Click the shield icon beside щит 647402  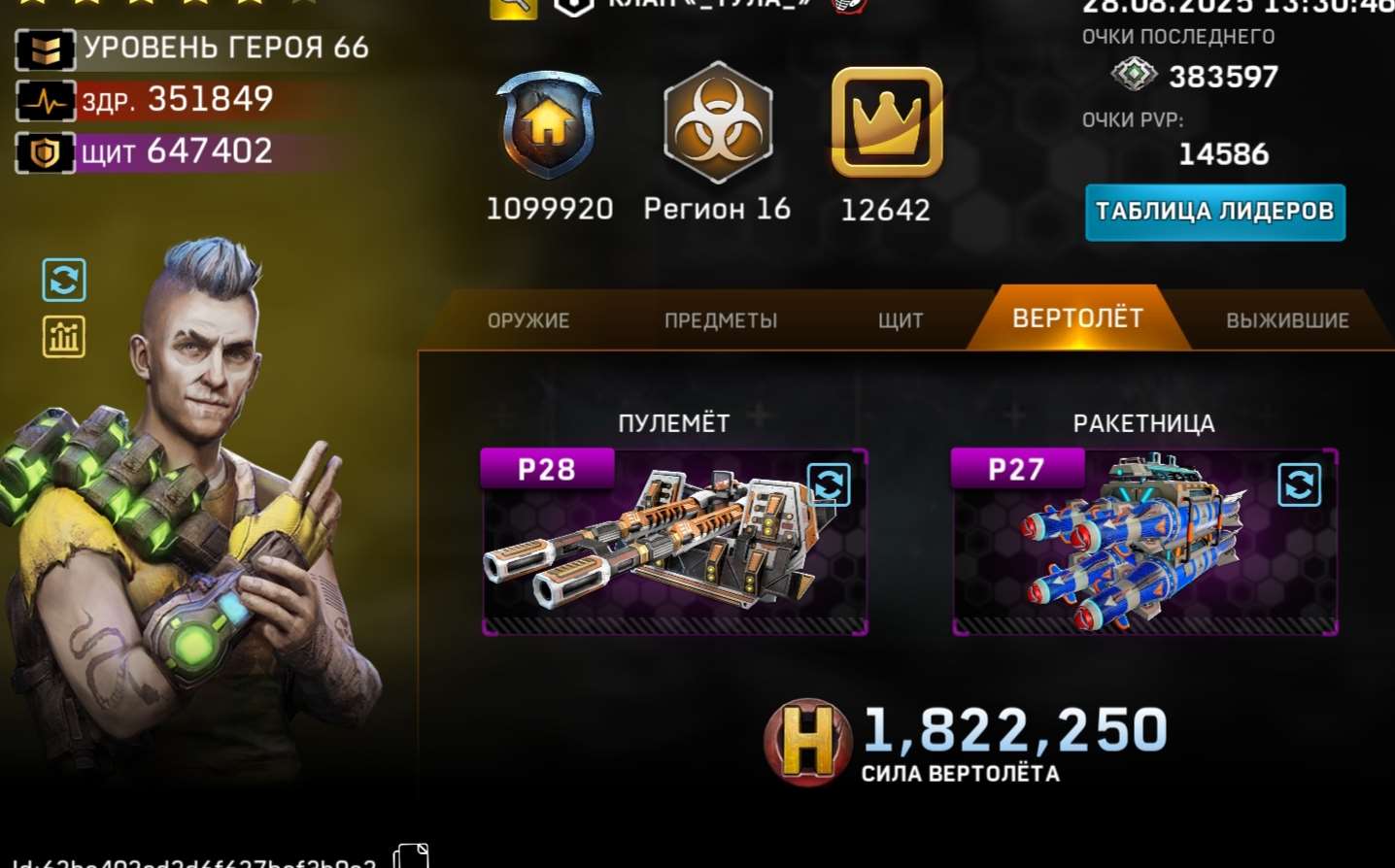tap(46, 151)
